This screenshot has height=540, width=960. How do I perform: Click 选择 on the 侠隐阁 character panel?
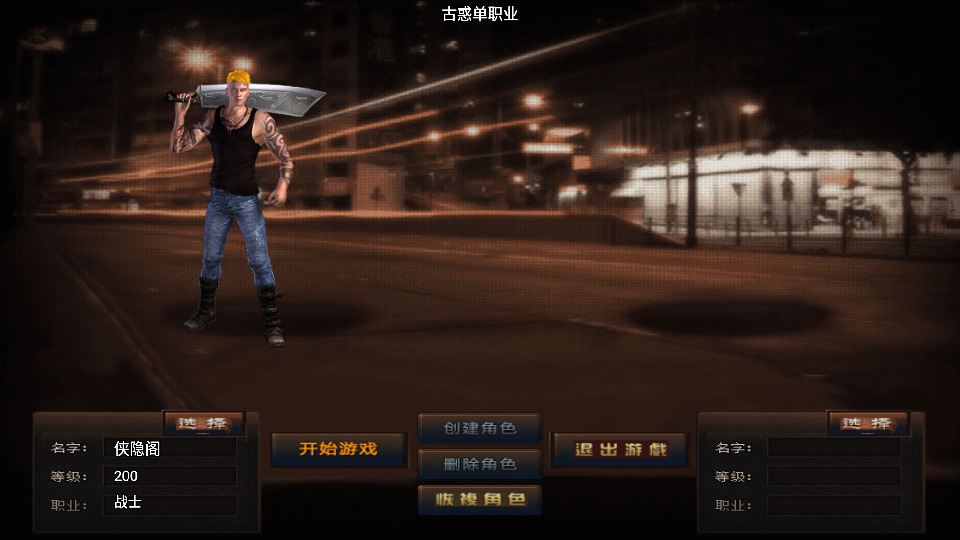(203, 424)
